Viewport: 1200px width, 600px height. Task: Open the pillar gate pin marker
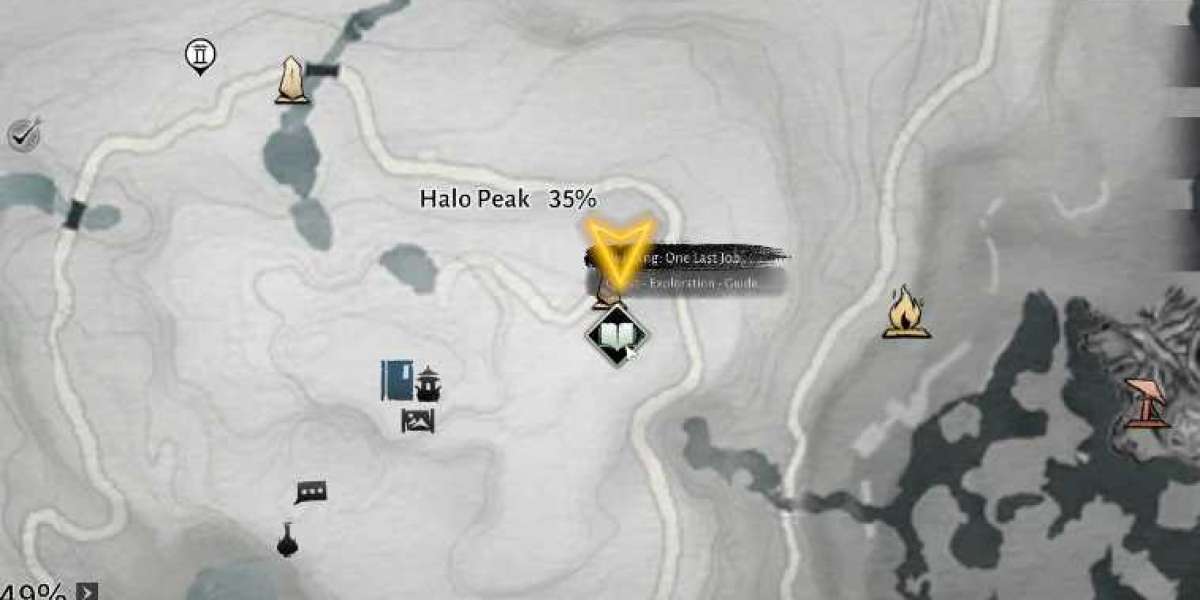click(x=200, y=56)
